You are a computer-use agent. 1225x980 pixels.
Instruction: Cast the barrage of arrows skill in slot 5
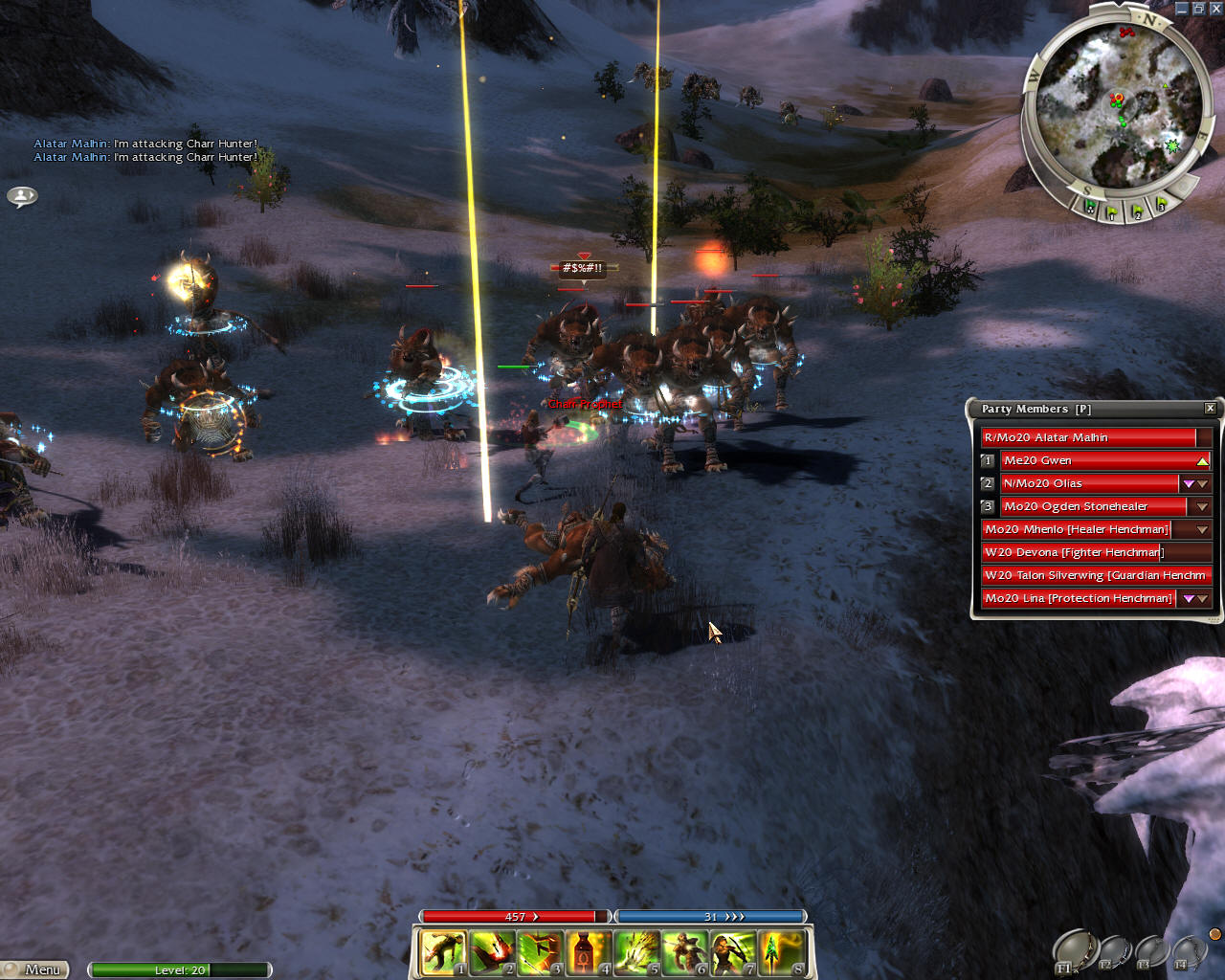coord(636,953)
